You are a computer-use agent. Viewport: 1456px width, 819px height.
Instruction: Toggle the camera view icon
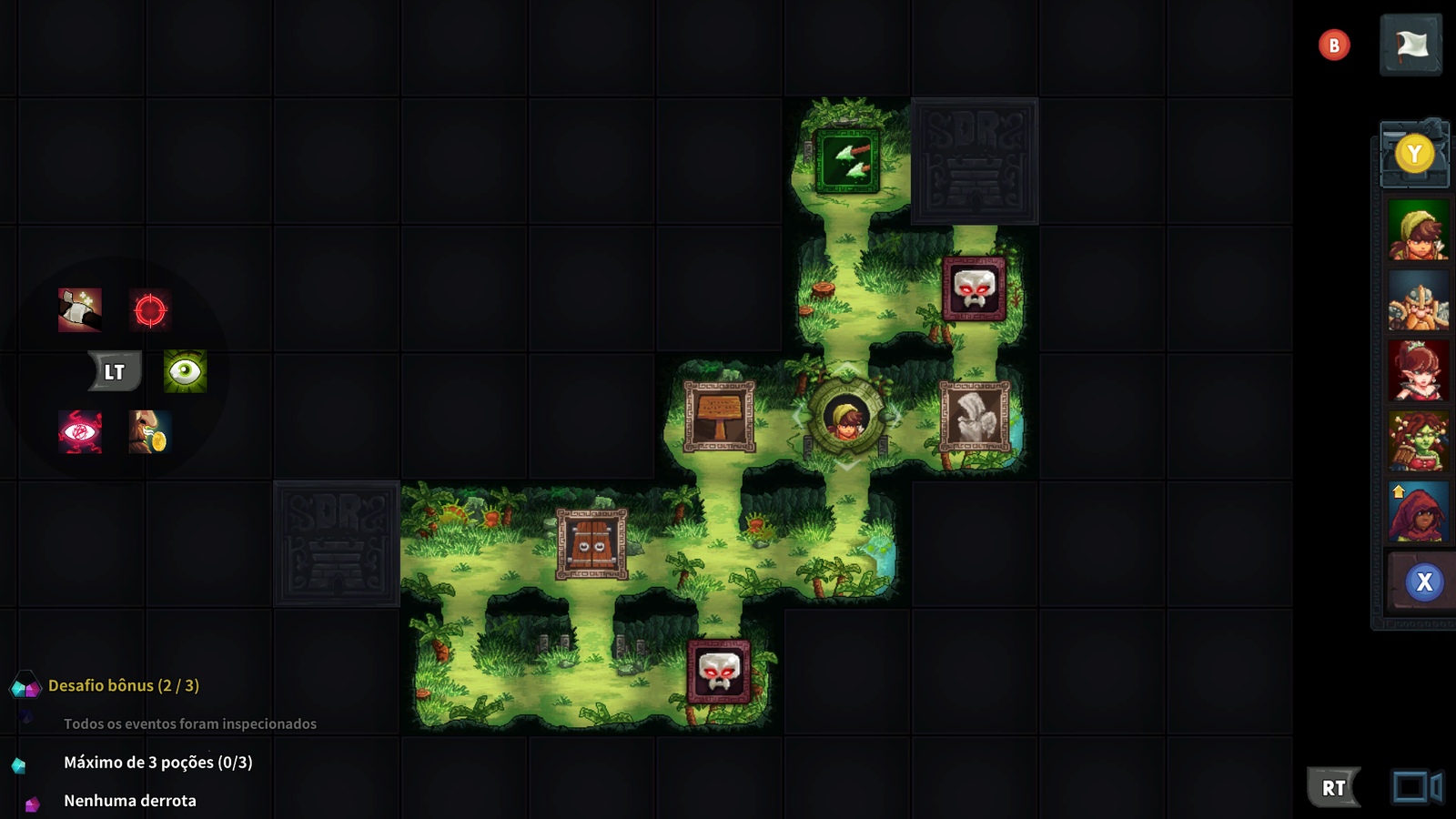click(1416, 787)
